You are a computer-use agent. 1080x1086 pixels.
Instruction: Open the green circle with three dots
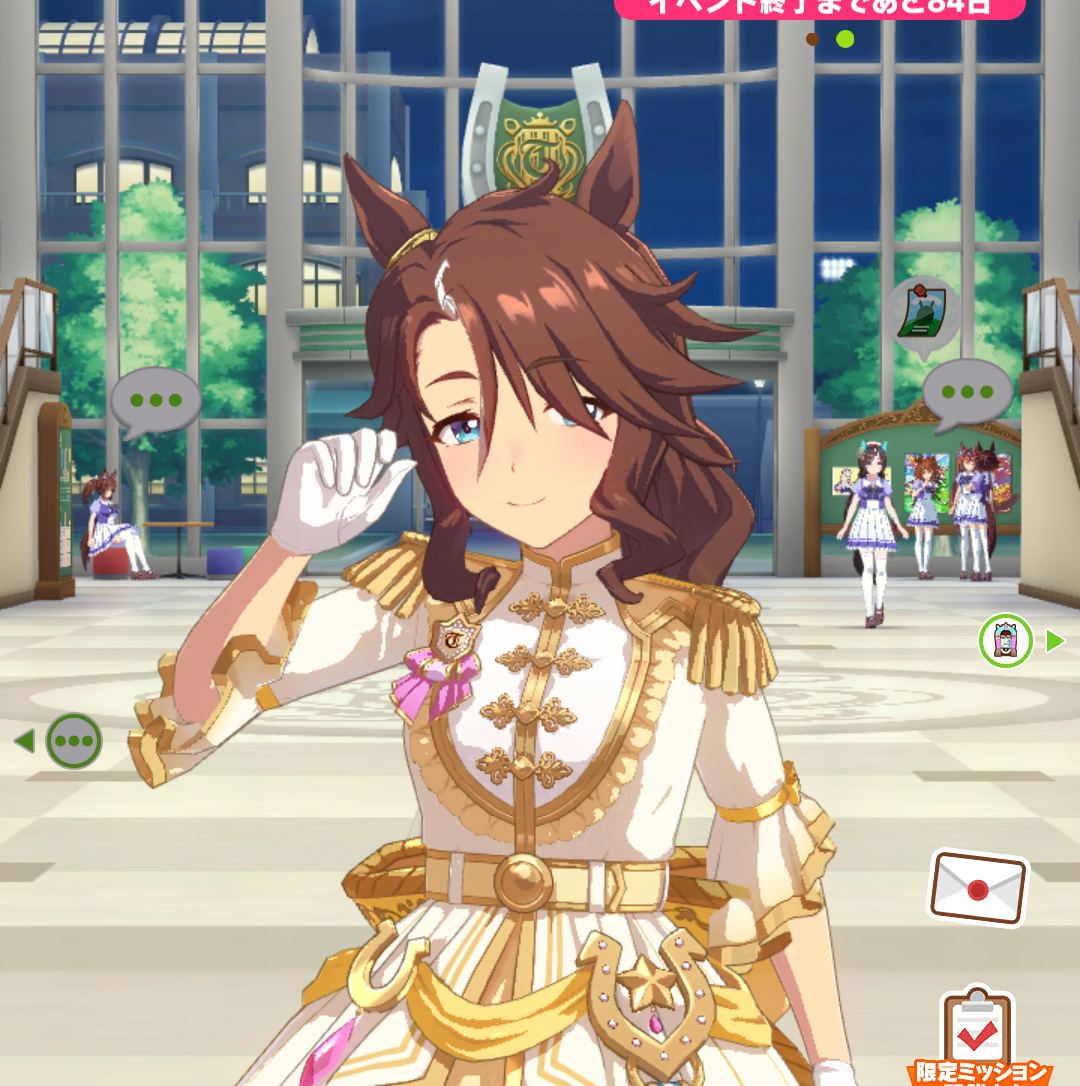coord(74,741)
